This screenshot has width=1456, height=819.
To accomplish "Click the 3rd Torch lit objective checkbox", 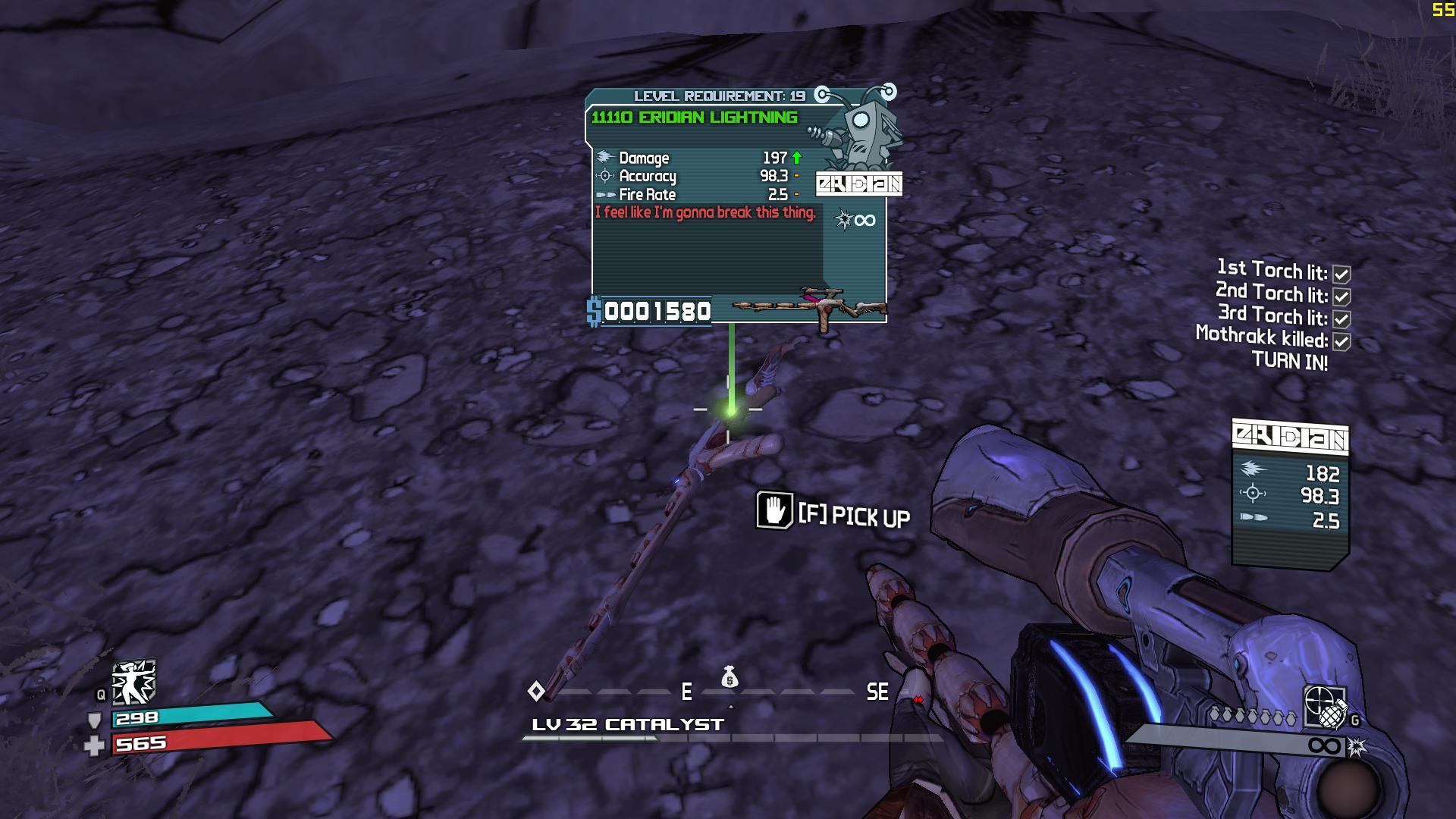I will [1341, 319].
